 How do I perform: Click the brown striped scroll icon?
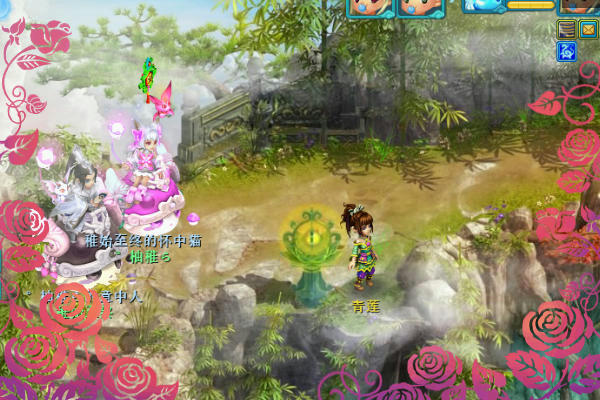tap(567, 29)
